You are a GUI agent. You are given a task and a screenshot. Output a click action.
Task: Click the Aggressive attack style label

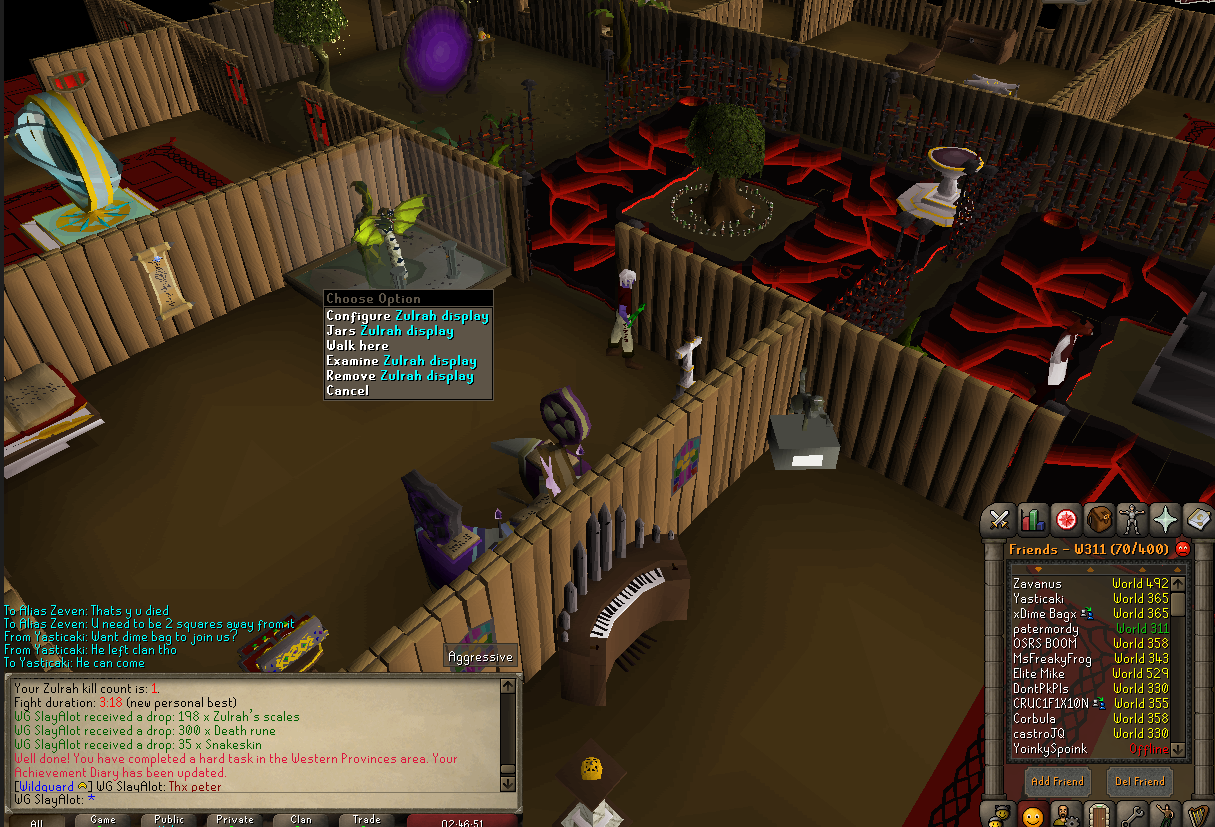tap(480, 657)
